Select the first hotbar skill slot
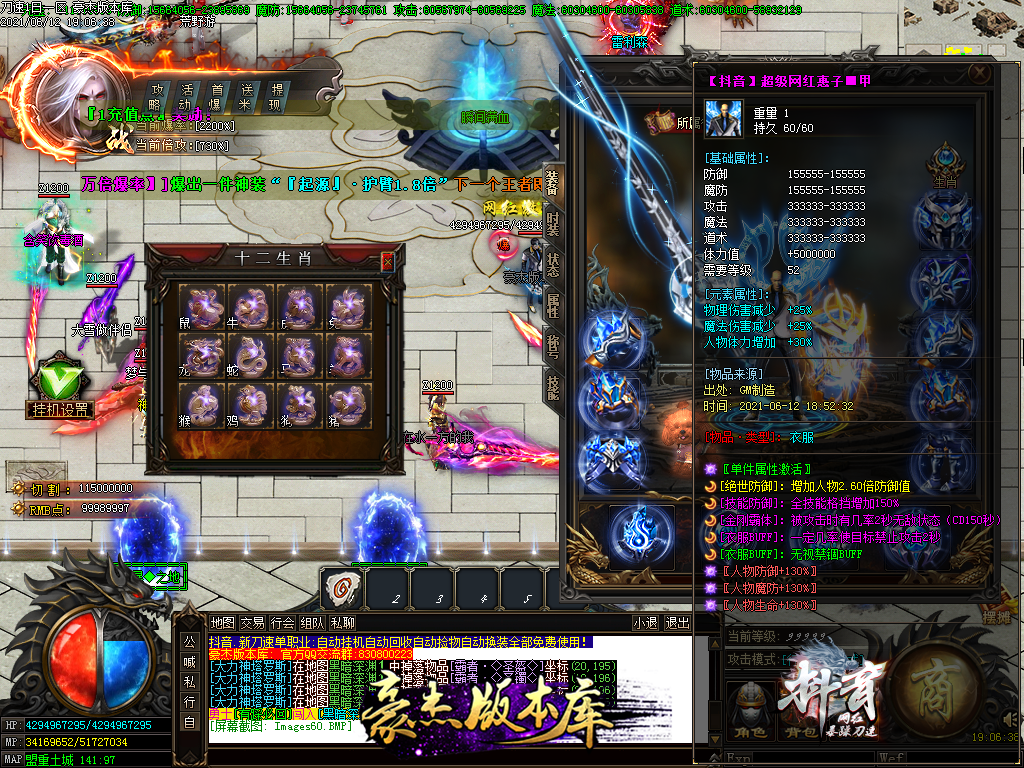This screenshot has height=768, width=1024. click(343, 587)
